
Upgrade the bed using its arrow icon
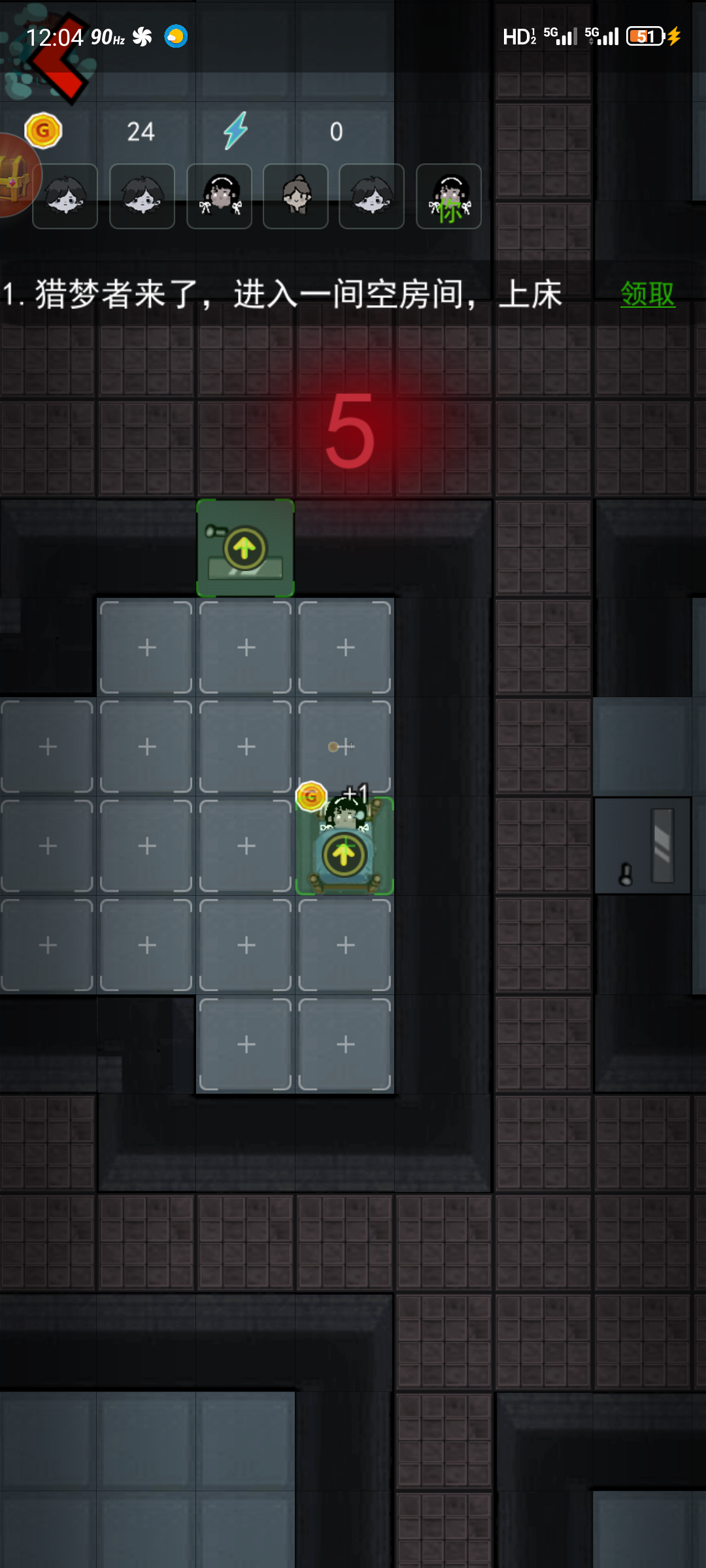(x=344, y=854)
